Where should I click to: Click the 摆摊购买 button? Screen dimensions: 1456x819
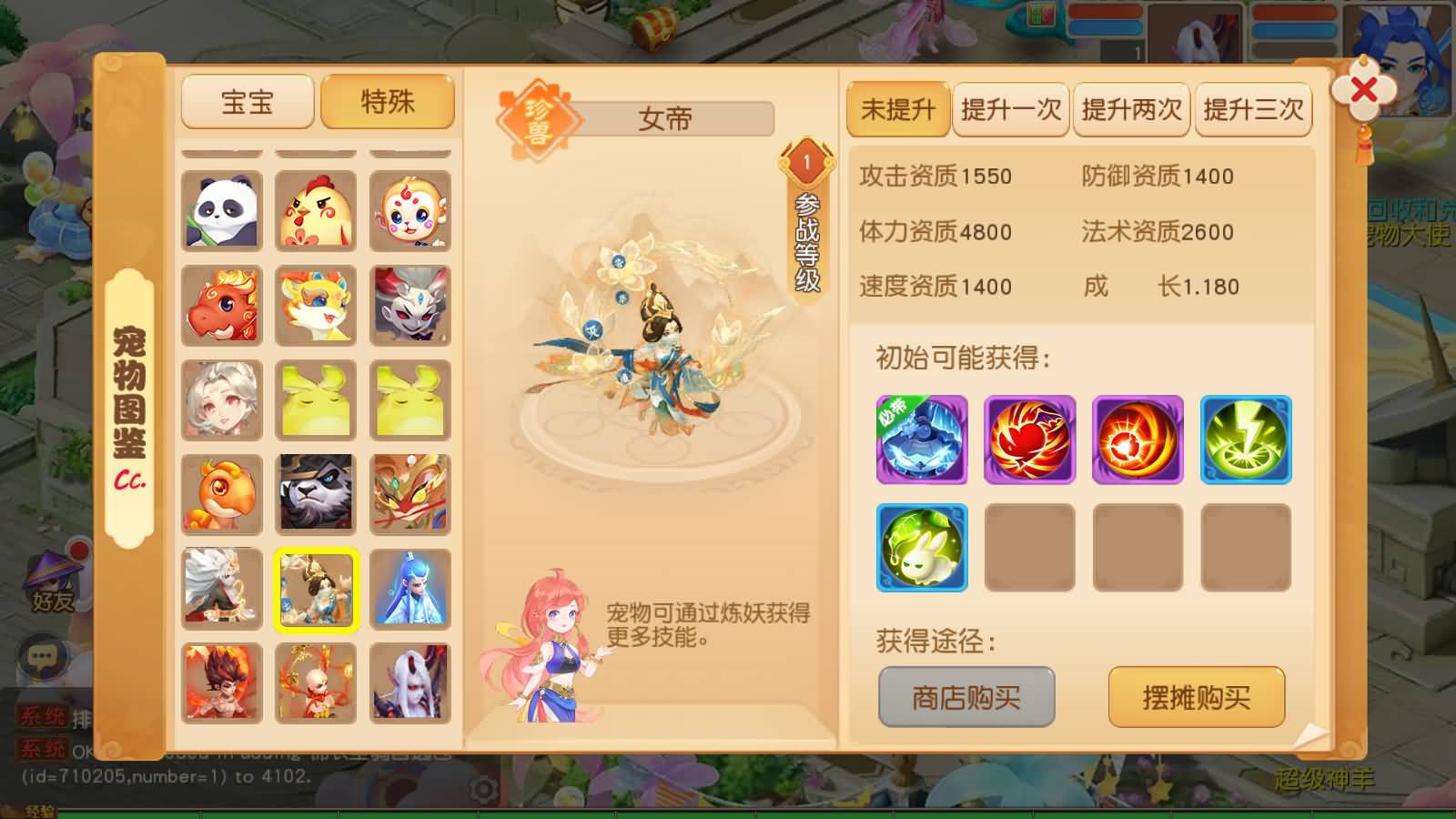(x=1196, y=697)
